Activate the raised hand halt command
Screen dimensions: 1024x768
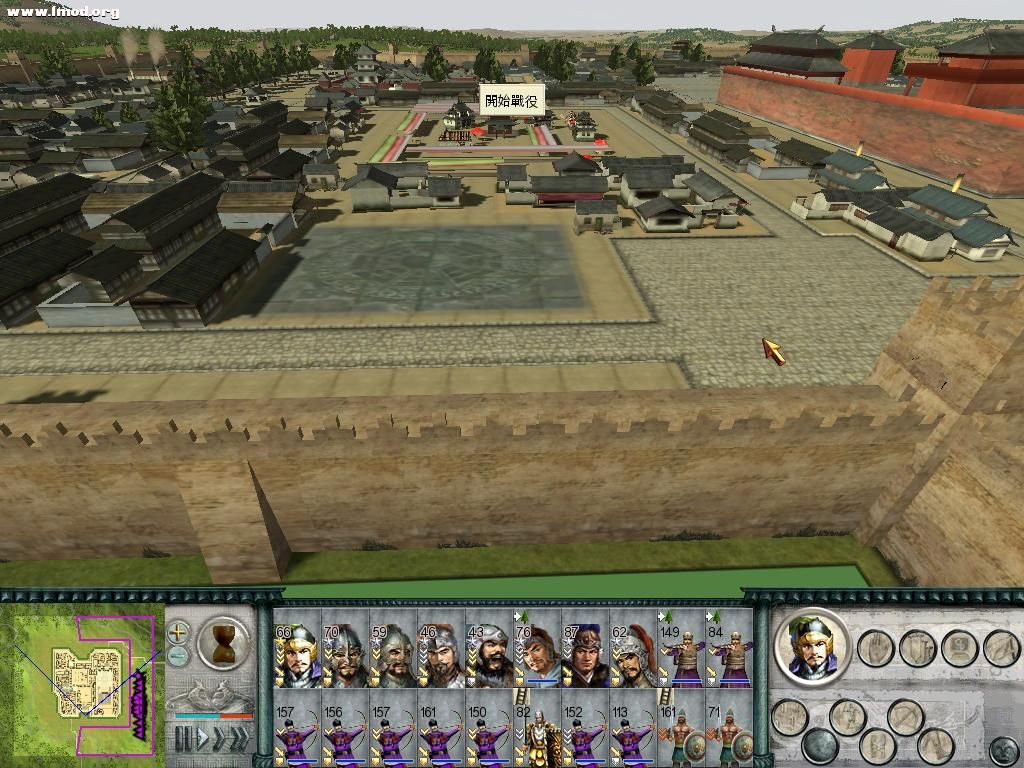point(875,649)
